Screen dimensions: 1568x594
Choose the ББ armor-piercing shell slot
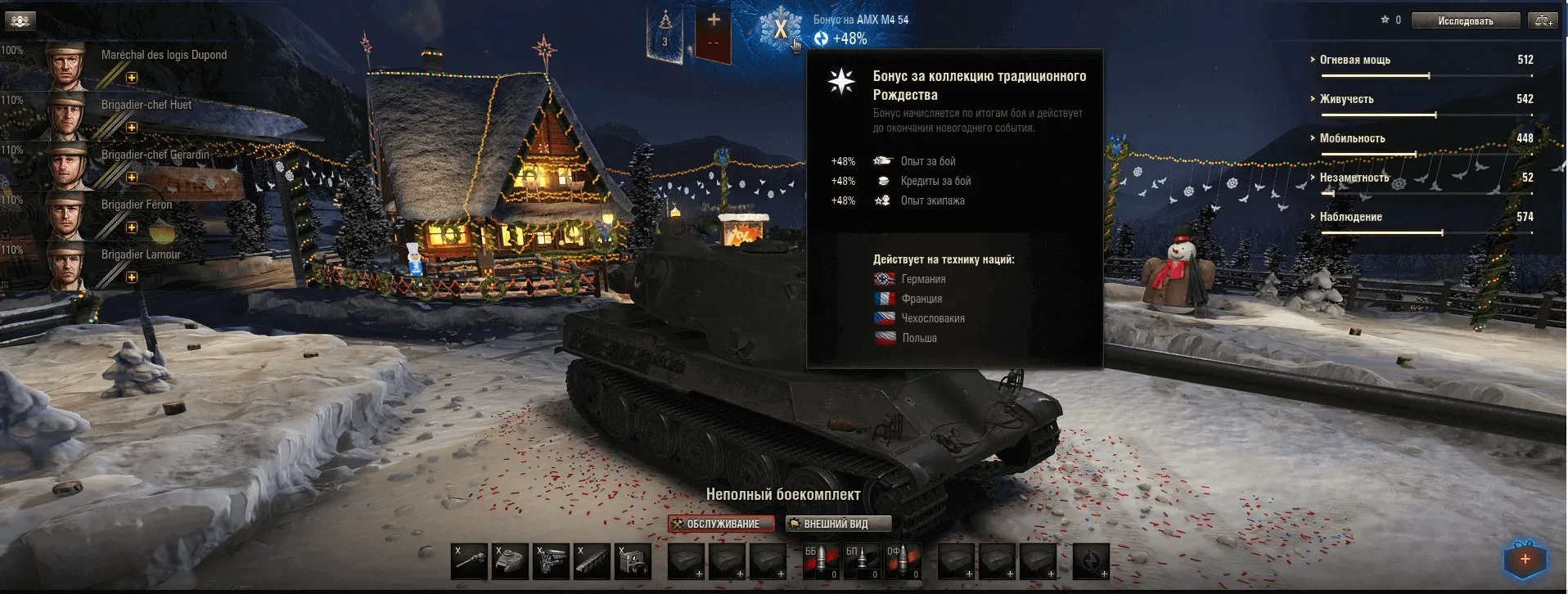point(821,561)
